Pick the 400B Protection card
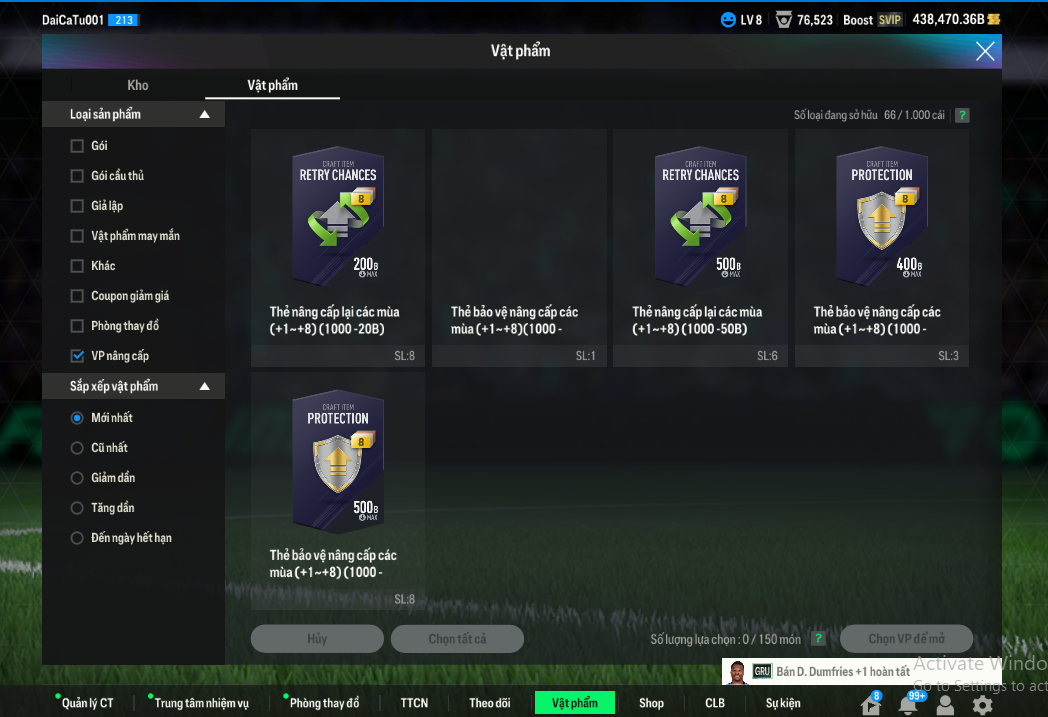The width and height of the screenshot is (1048, 717). pyautogui.click(x=881, y=247)
